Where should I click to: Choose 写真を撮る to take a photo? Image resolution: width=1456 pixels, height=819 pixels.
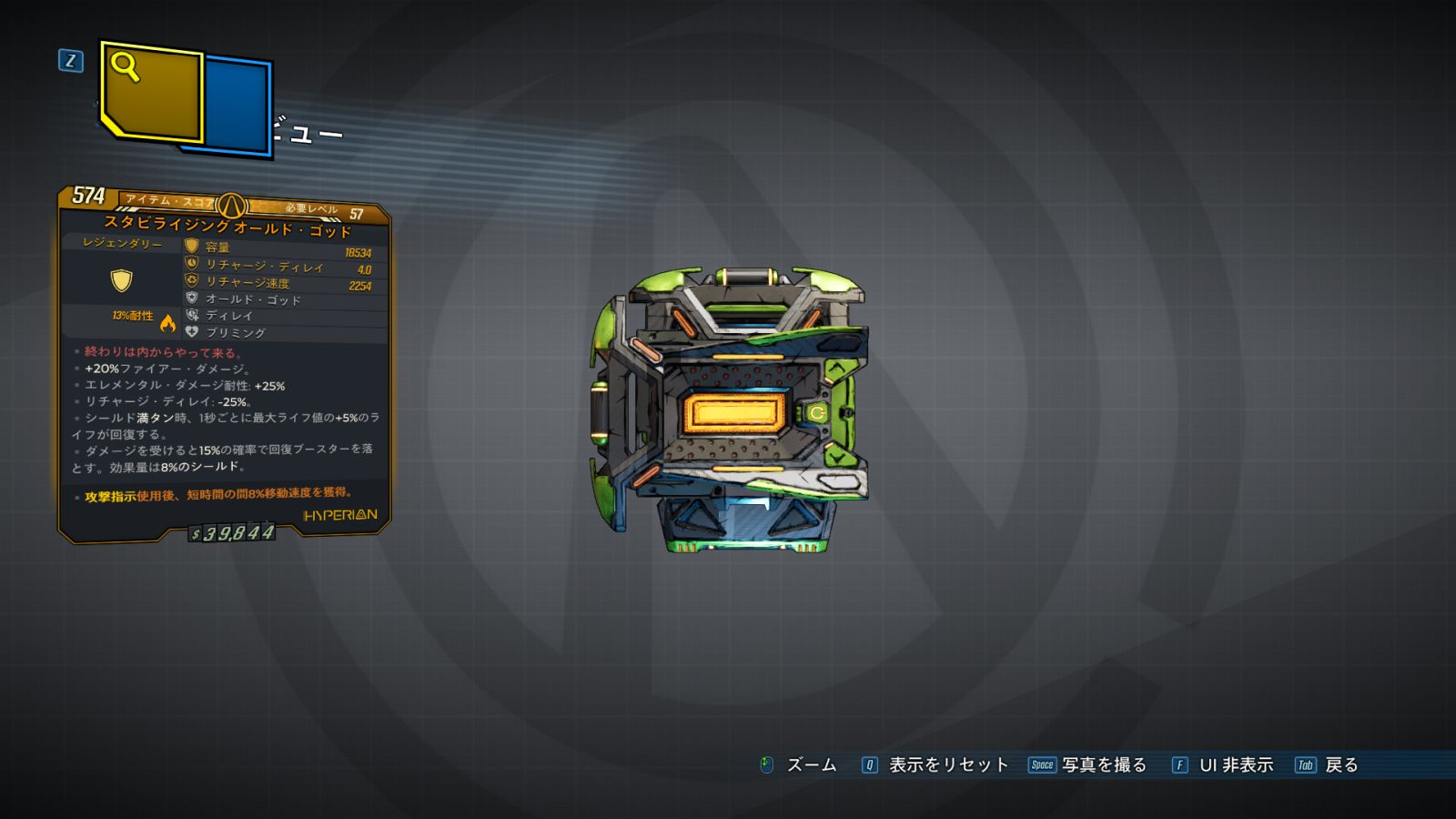pos(1103,765)
